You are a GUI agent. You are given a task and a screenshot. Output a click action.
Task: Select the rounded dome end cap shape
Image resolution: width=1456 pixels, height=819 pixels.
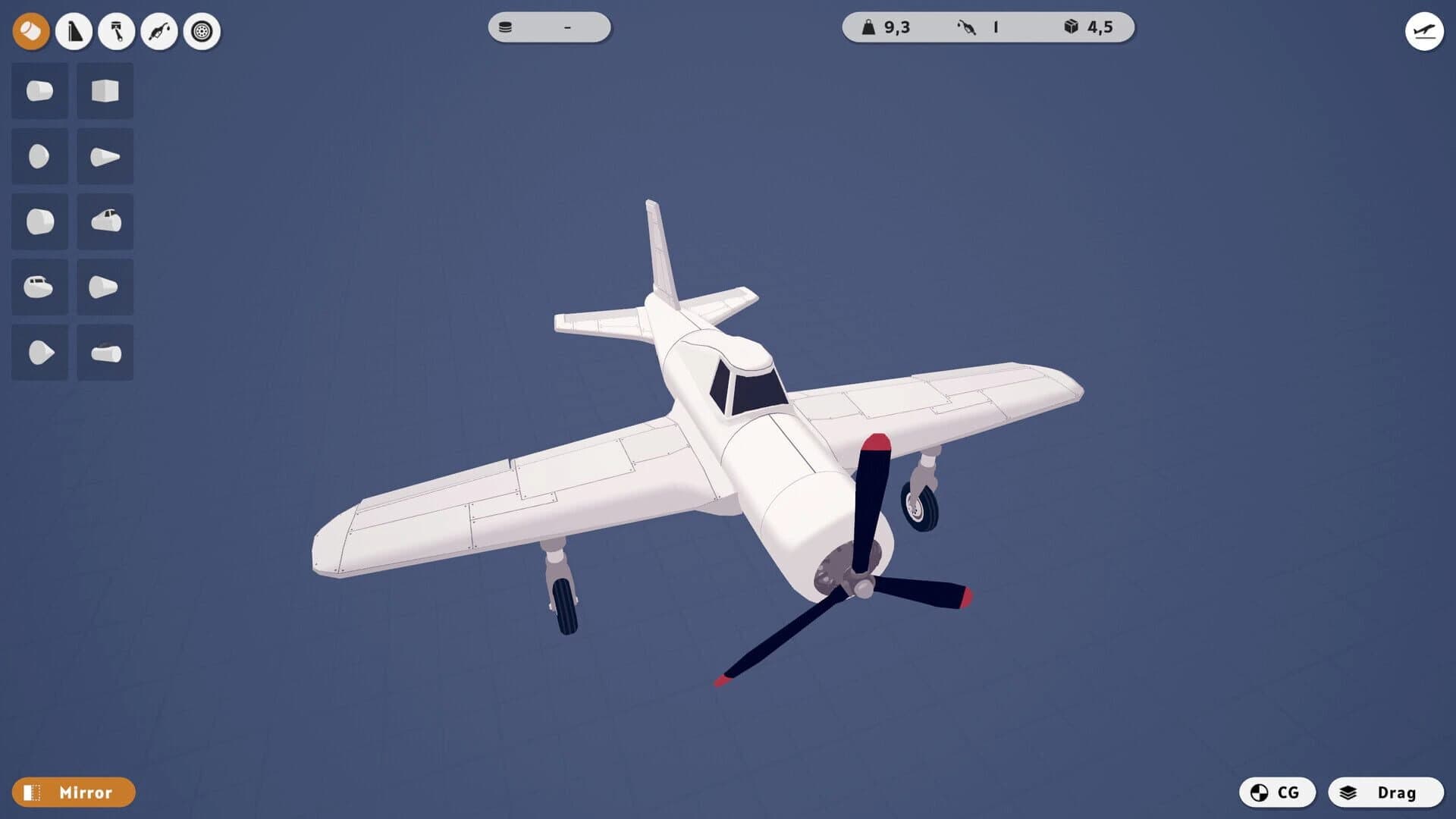[x=39, y=156]
